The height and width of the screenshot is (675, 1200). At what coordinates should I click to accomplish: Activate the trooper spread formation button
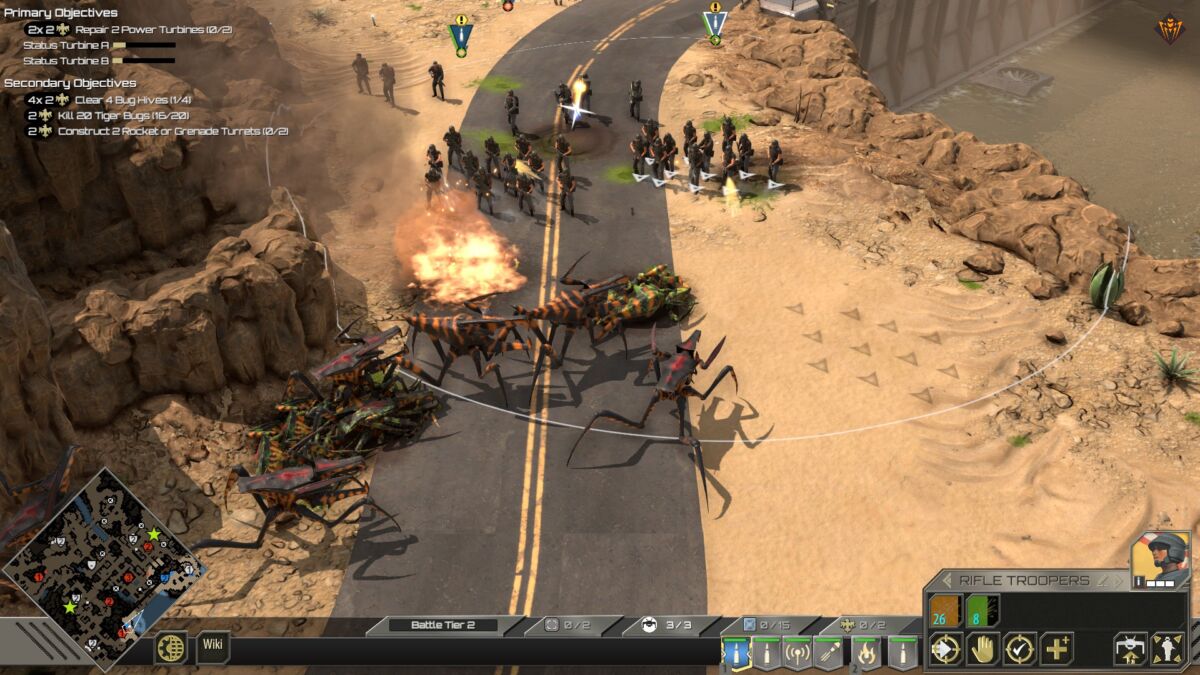[1167, 649]
